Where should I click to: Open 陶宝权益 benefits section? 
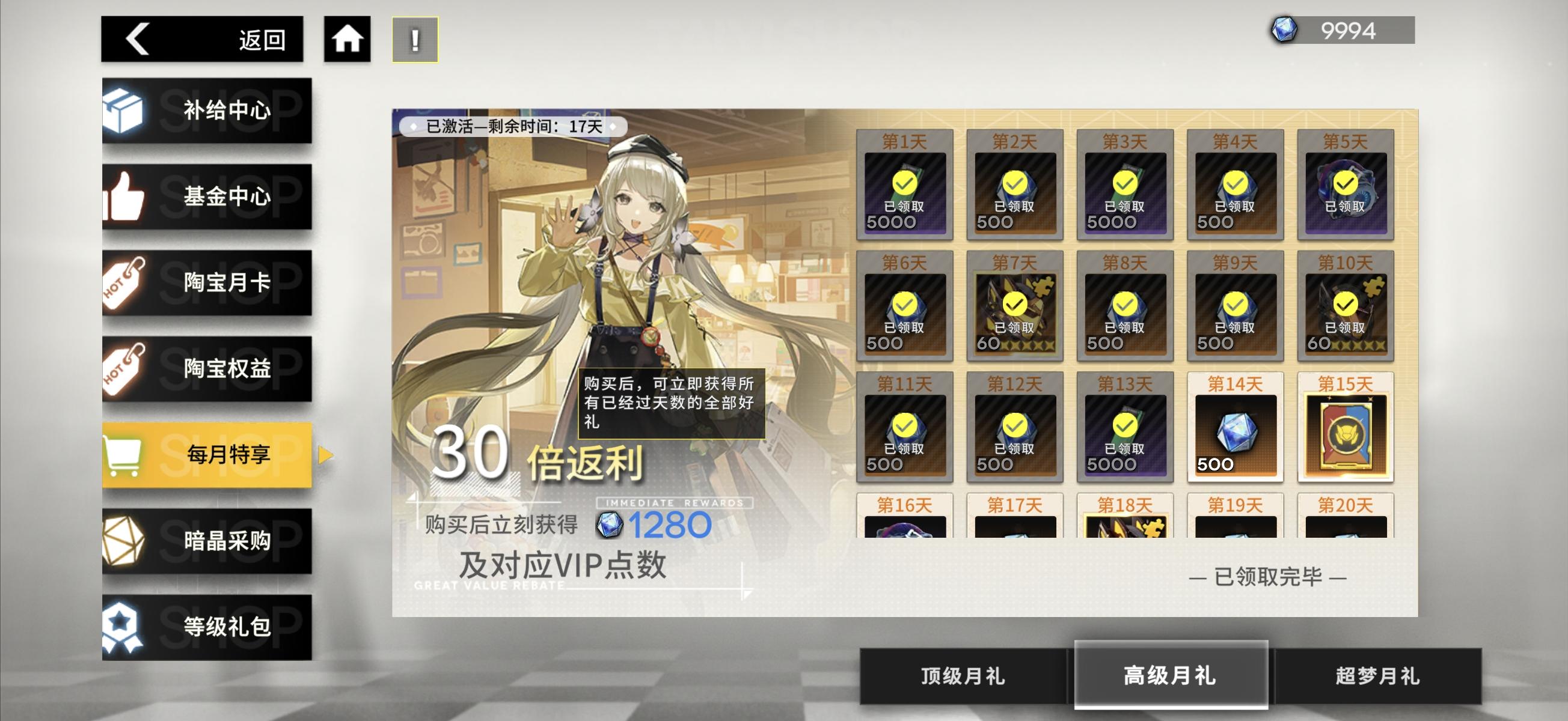tap(207, 368)
